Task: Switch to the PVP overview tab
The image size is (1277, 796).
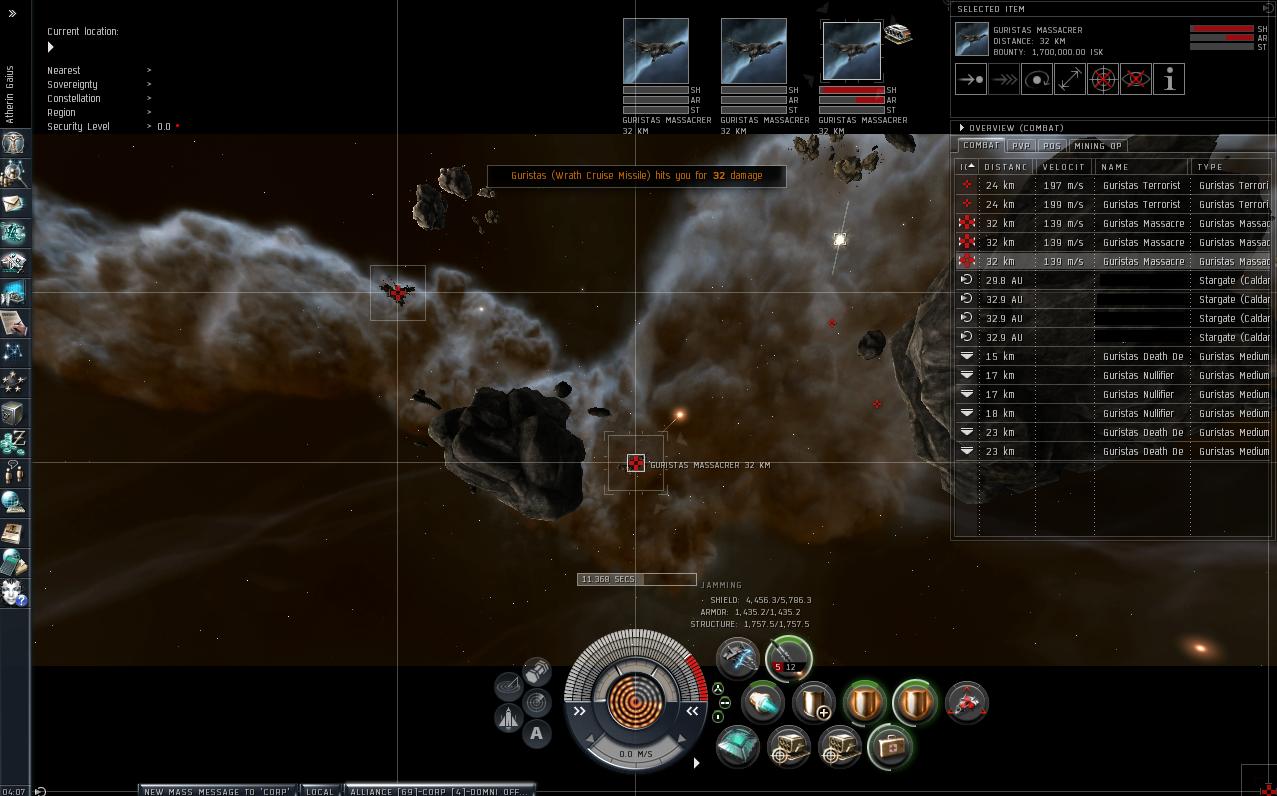Action: [1020, 146]
